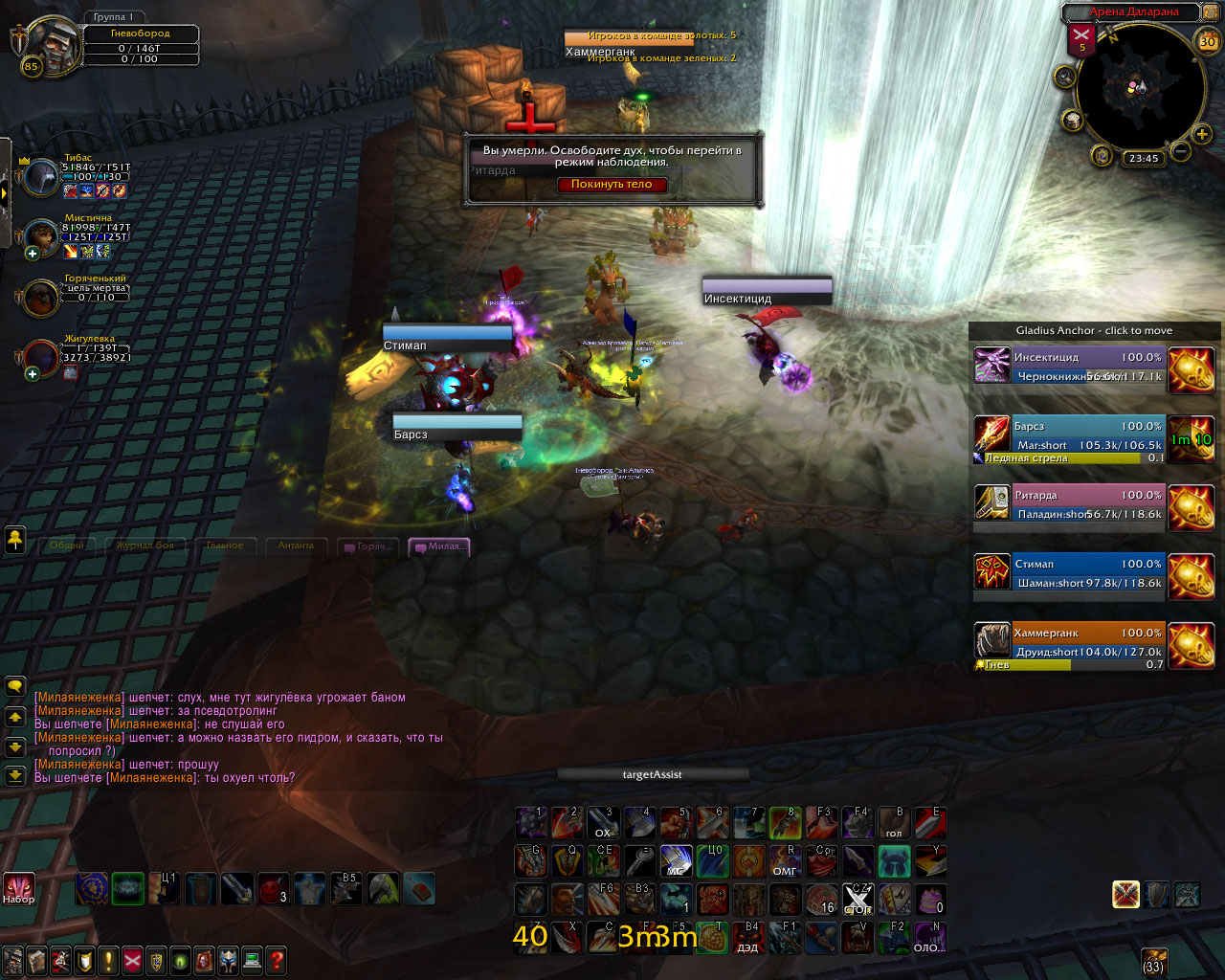
Task: Open the red arena battlefield banner icon
Action: 1082,39
